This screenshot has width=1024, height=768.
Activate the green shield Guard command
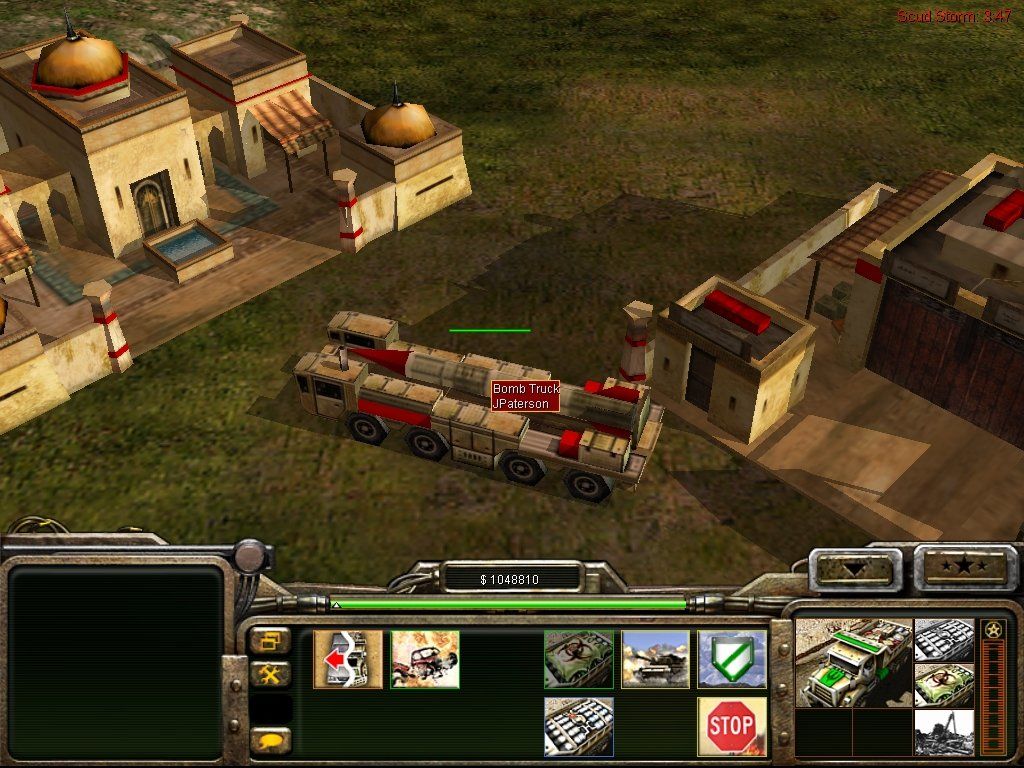tap(732, 659)
